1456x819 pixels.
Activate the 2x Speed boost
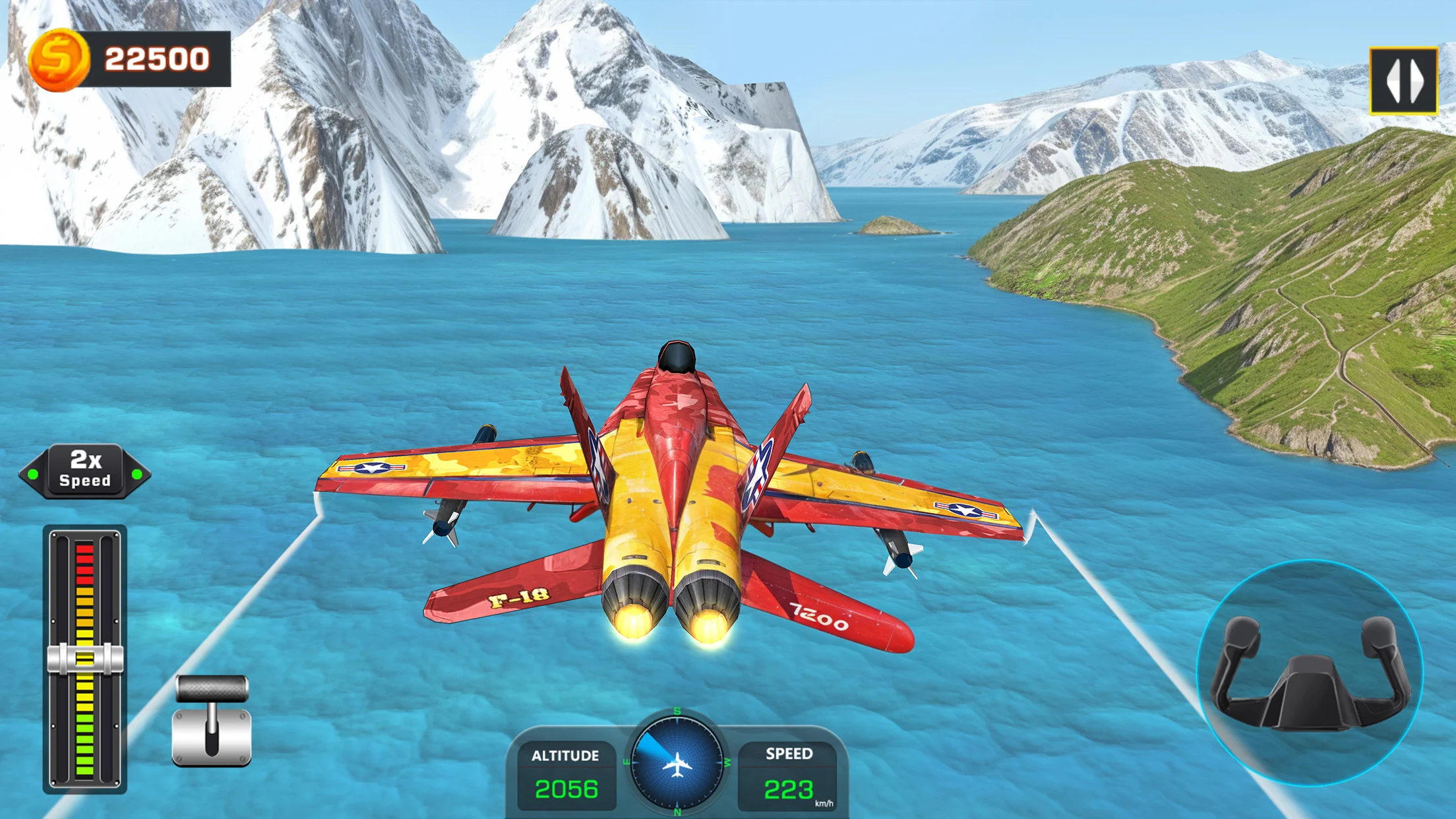[x=85, y=471]
